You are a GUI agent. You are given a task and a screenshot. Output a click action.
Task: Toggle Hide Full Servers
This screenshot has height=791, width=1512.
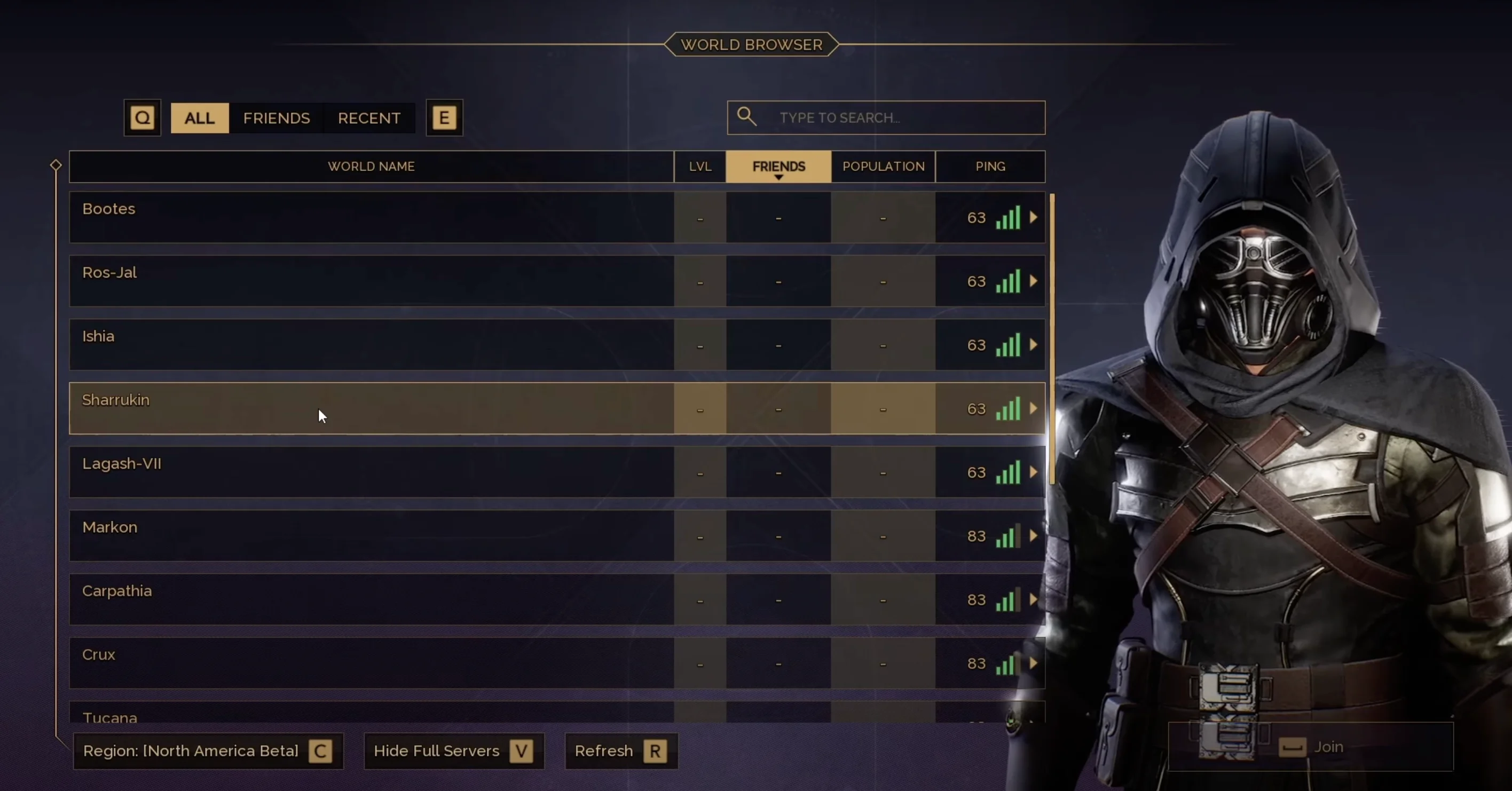(454, 751)
